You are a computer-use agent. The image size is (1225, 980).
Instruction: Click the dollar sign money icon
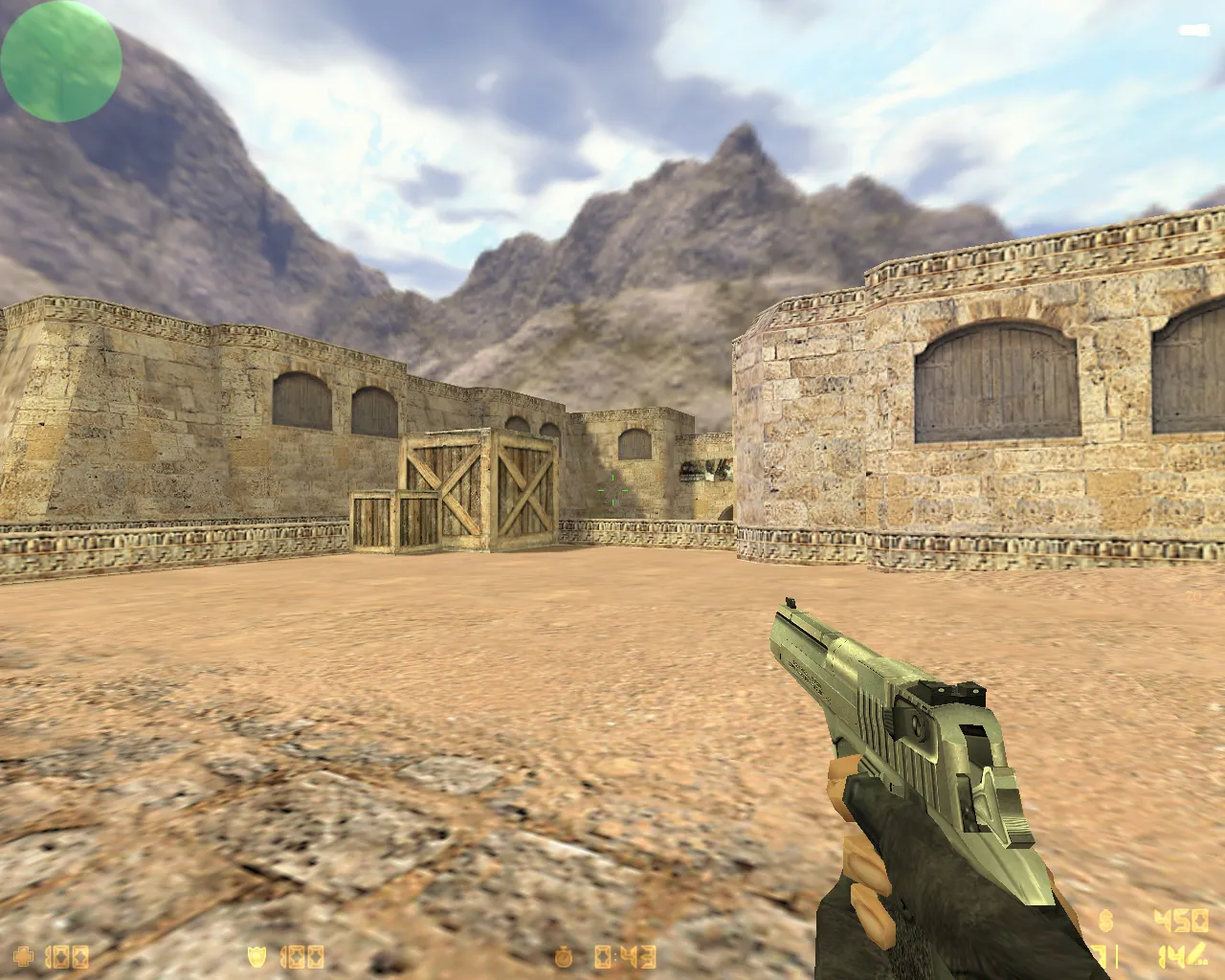[1104, 922]
